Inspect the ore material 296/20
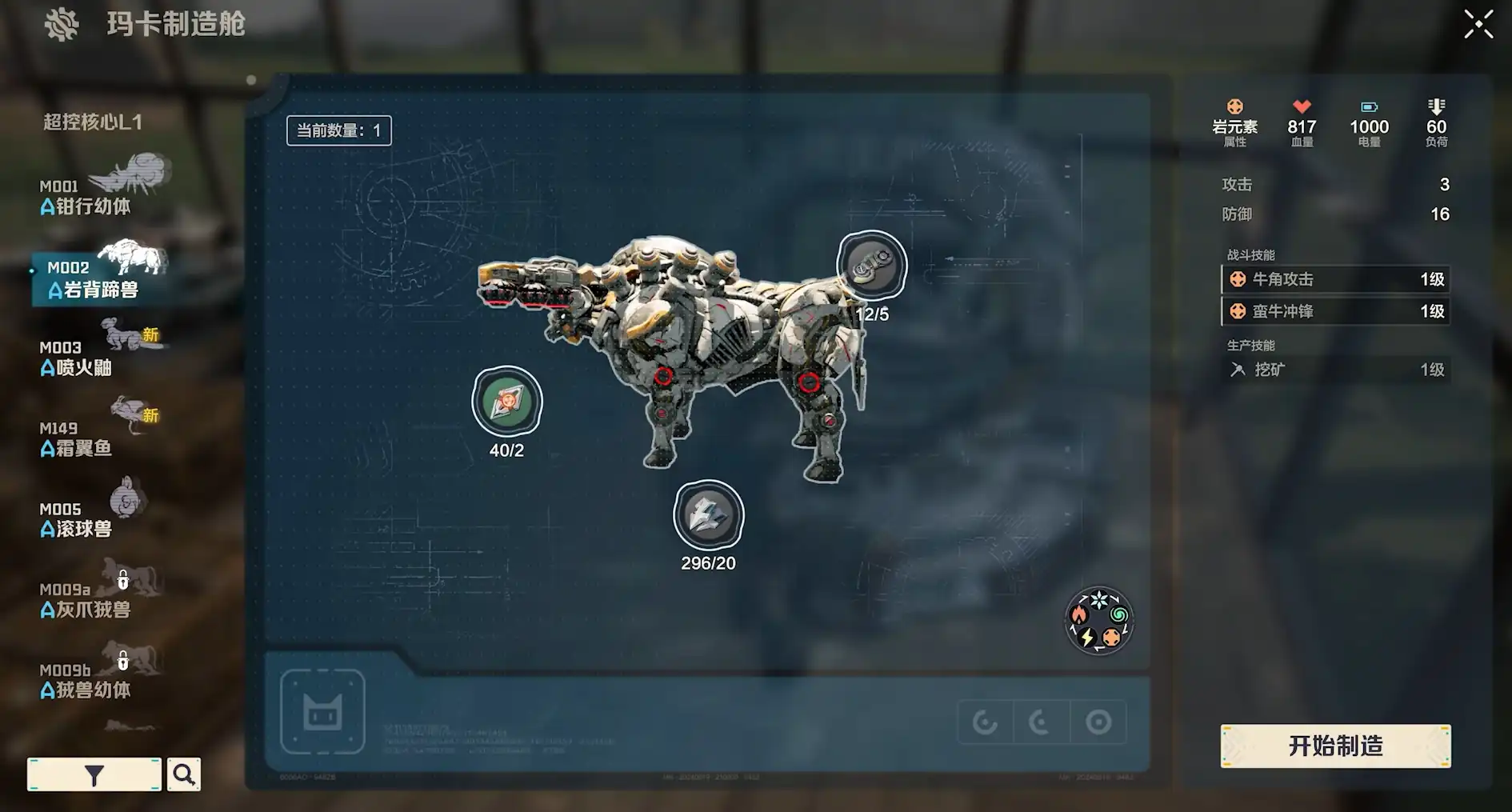The image size is (1512, 812). [x=708, y=515]
